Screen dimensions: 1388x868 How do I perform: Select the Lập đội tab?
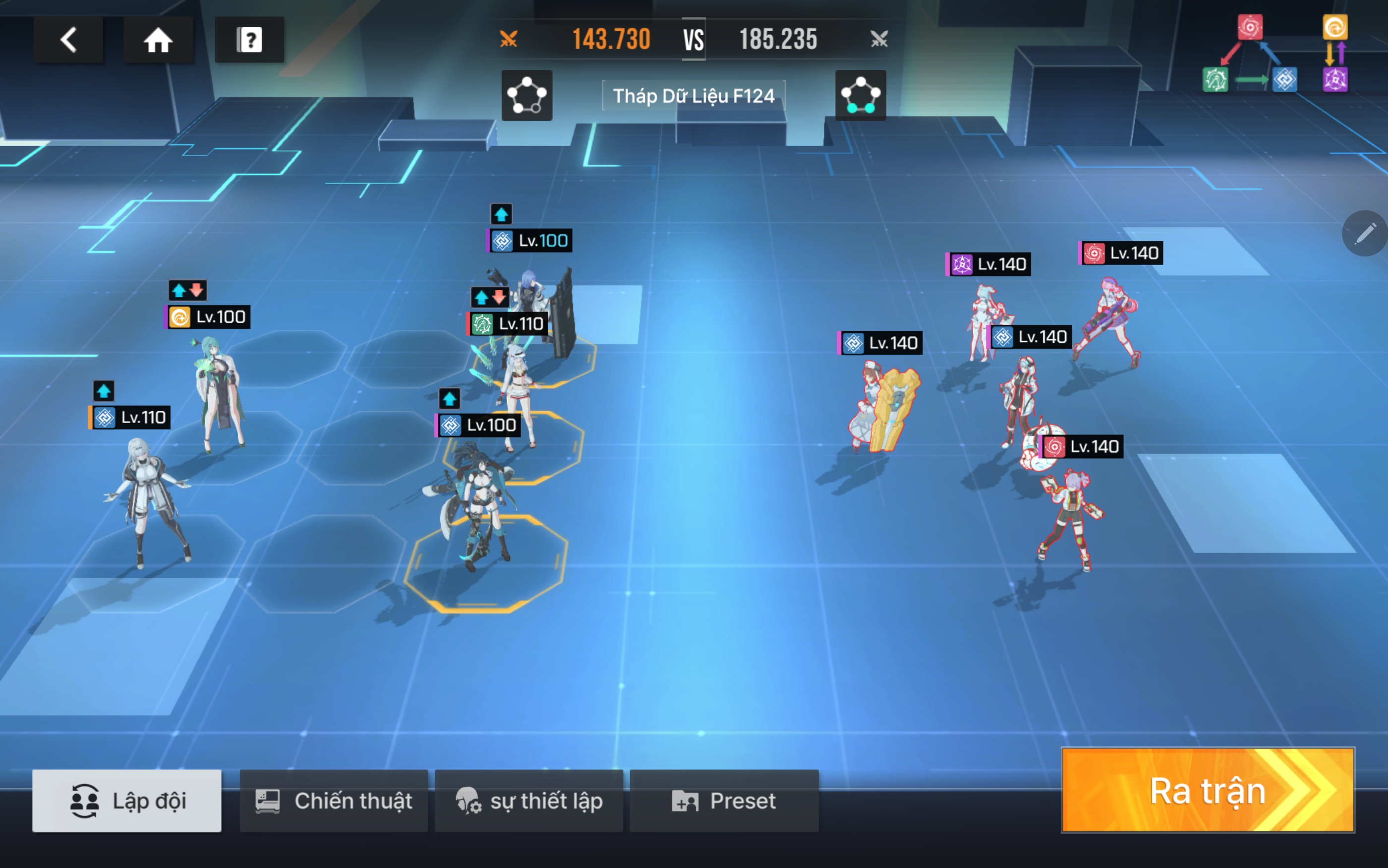pos(127,801)
